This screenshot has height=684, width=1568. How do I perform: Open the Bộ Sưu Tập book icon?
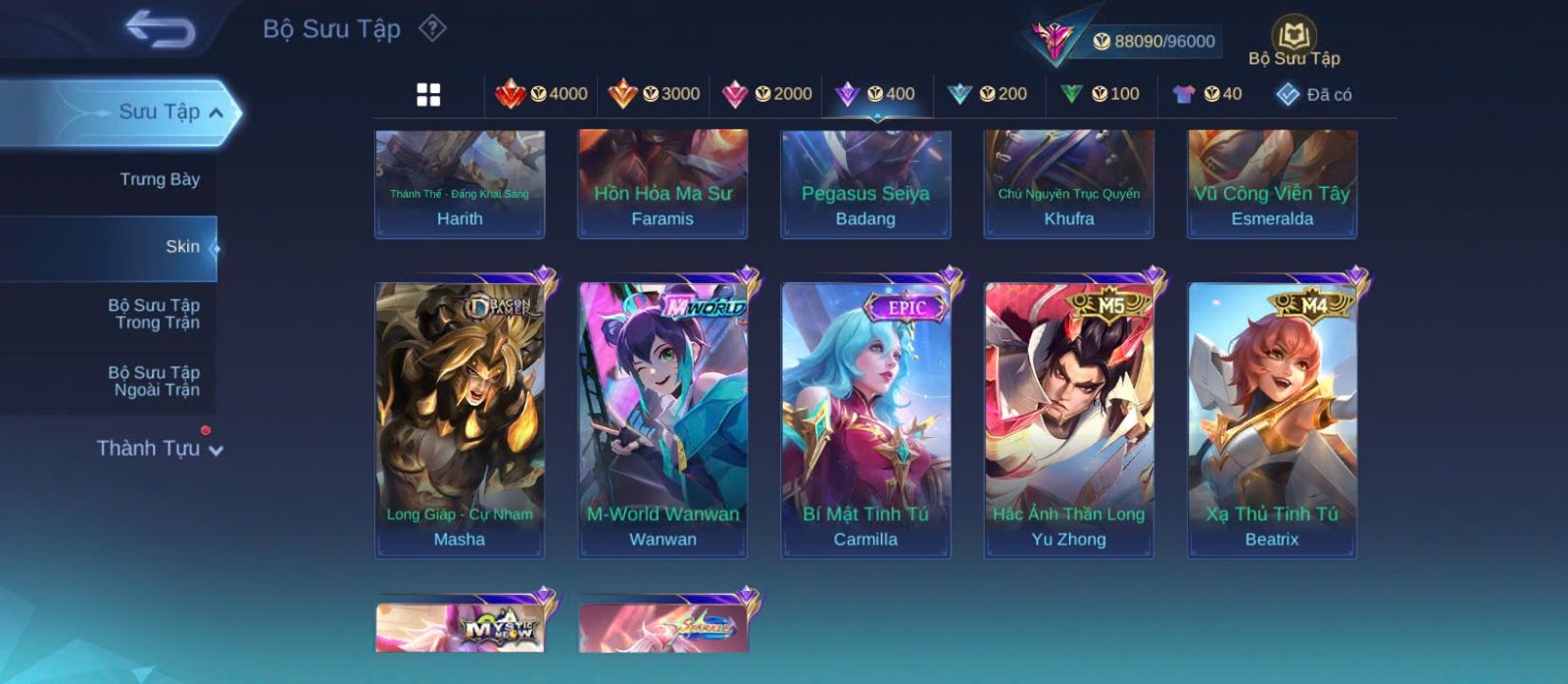point(1294,41)
